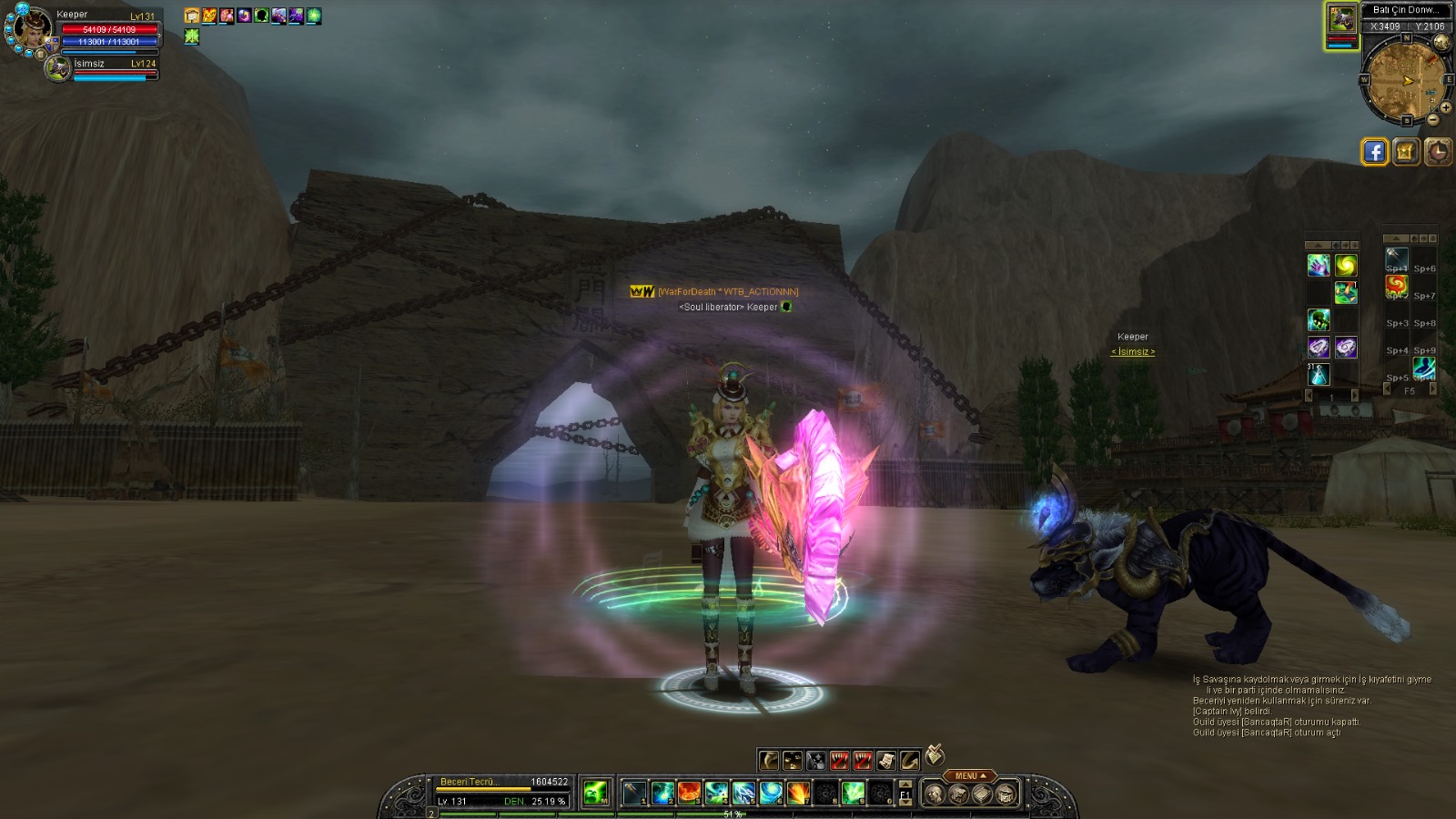Activate the spear skill in hotbar slot 1
The image size is (1456, 819).
coord(634,794)
